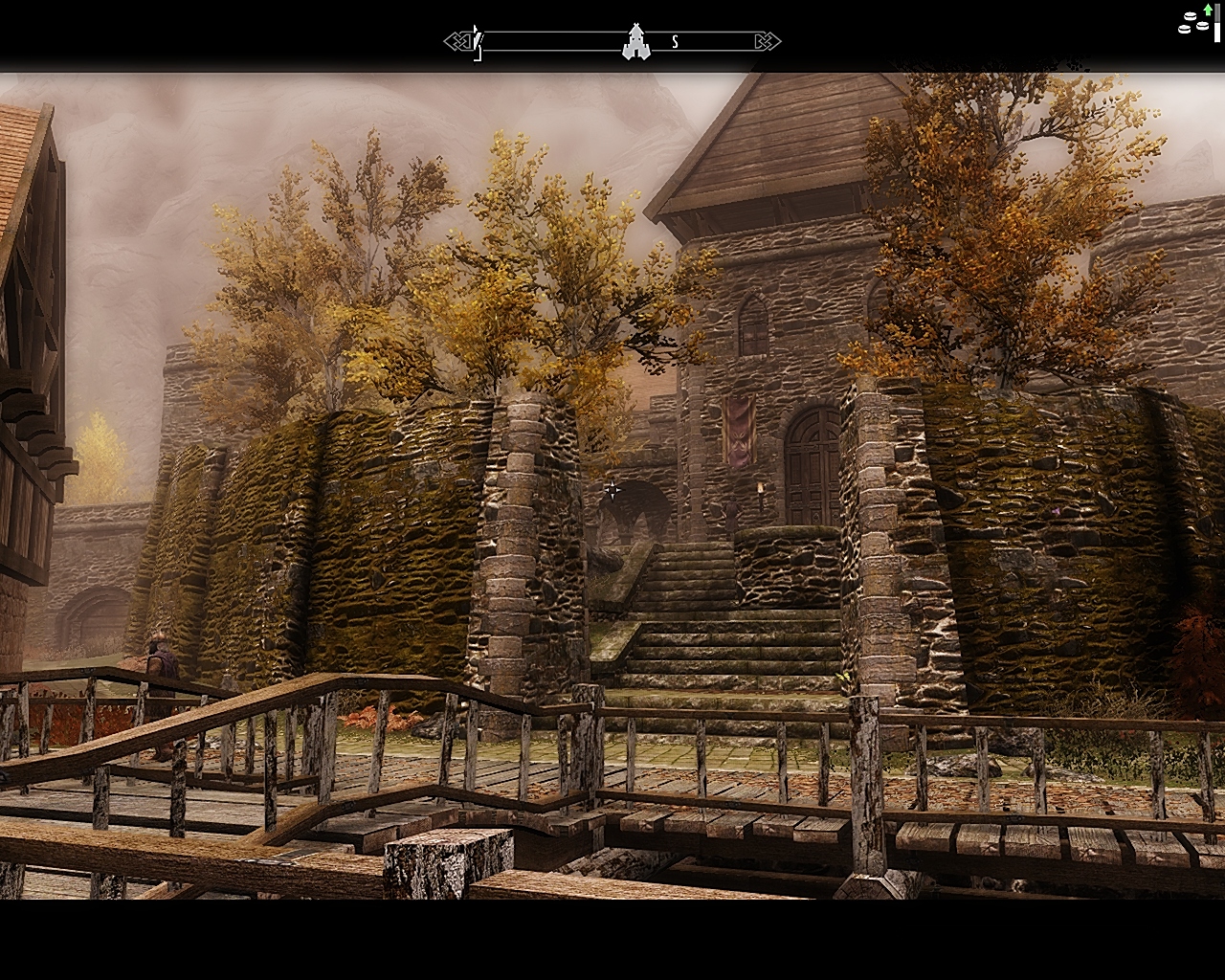Click the castle marker on the compass
Image resolution: width=1225 pixels, height=980 pixels.
click(x=634, y=41)
